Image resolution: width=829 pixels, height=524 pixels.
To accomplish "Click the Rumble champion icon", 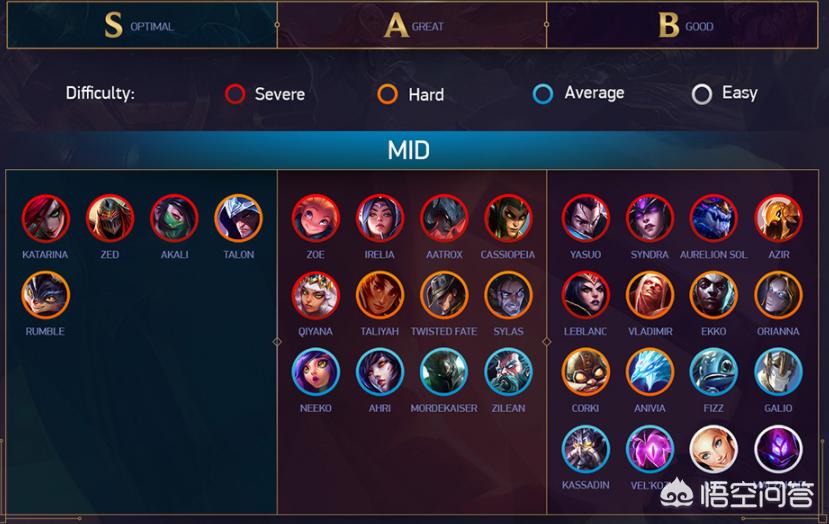I will pos(45,295).
